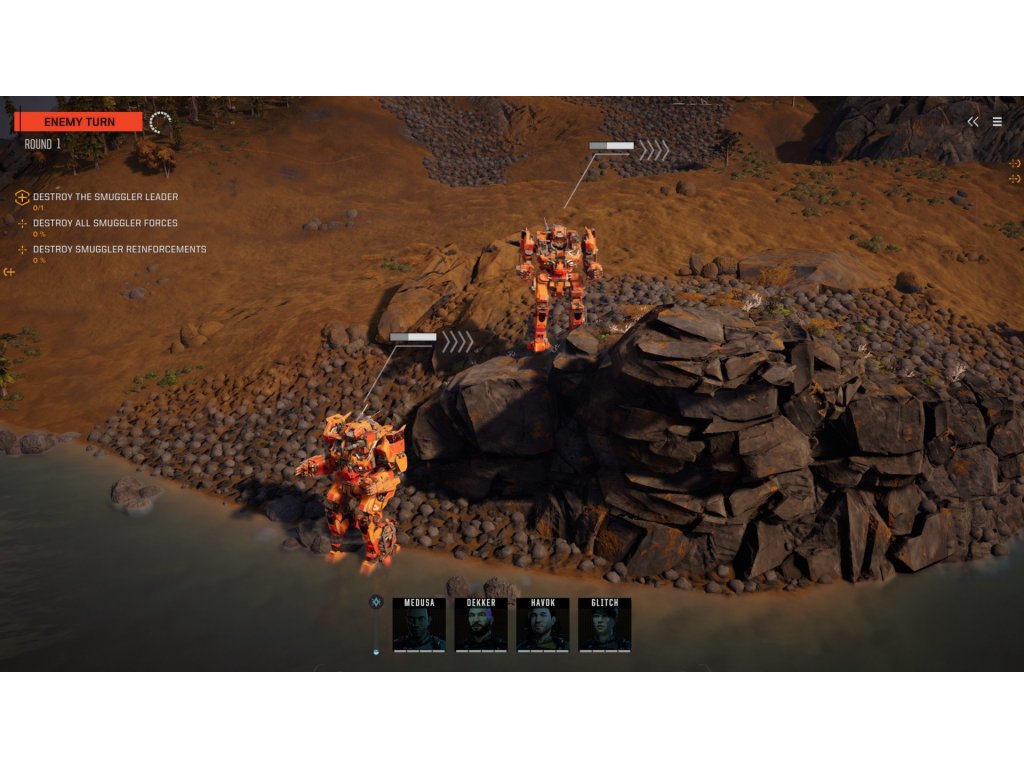Select pilot Medusa's portrait
This screenshot has height=768, width=1024.
point(419,626)
